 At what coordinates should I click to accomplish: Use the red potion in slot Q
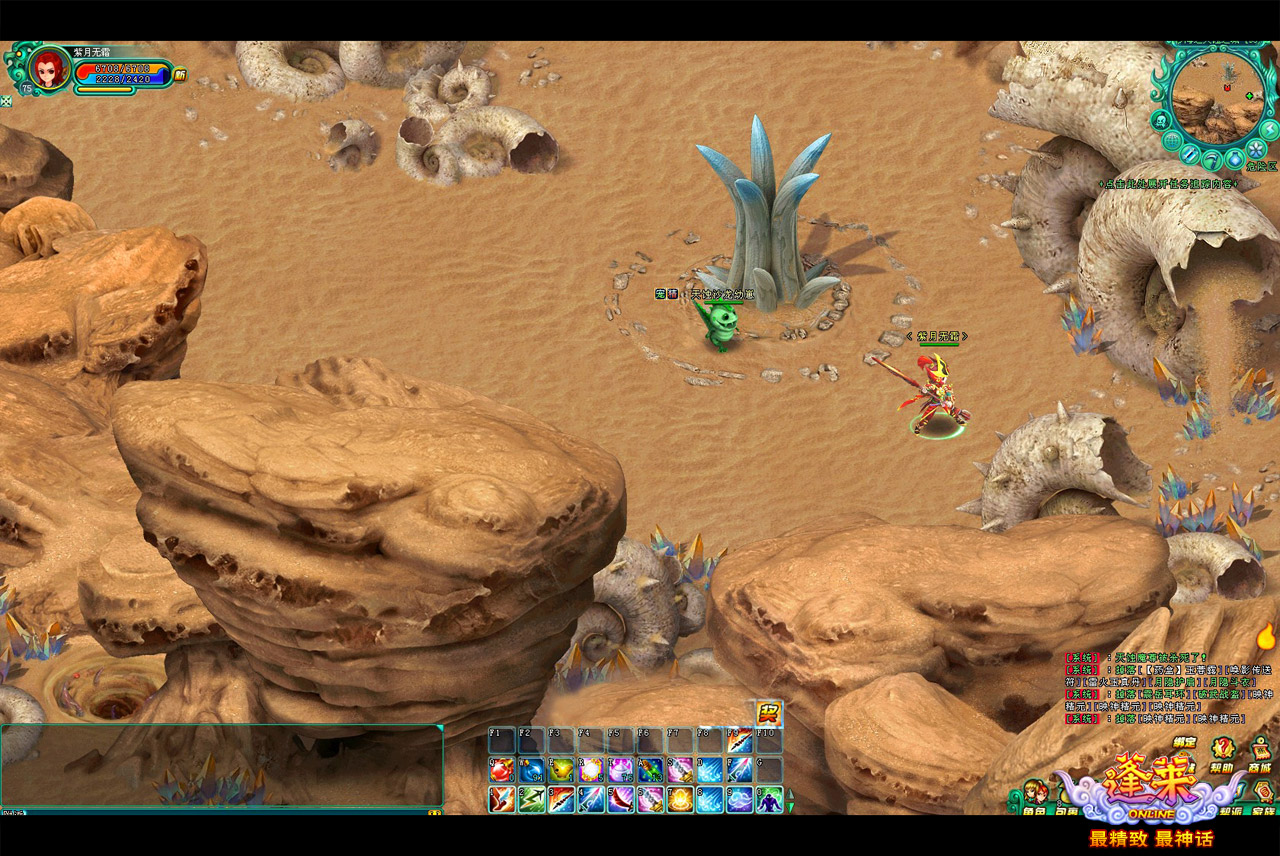click(x=501, y=770)
